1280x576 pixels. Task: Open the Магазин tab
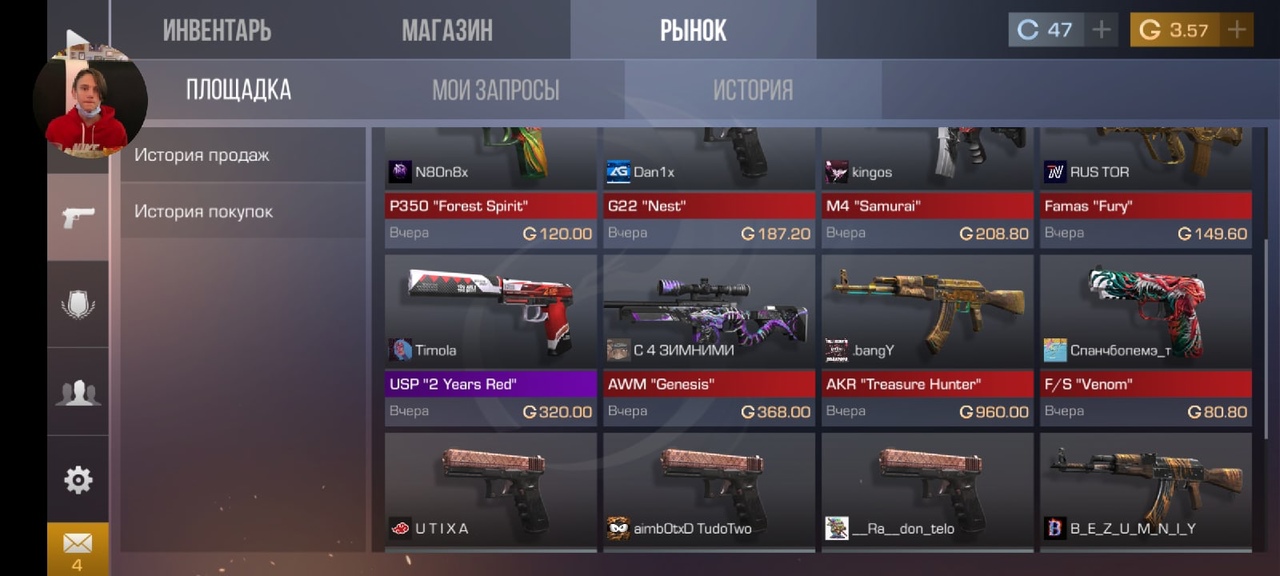coord(447,30)
